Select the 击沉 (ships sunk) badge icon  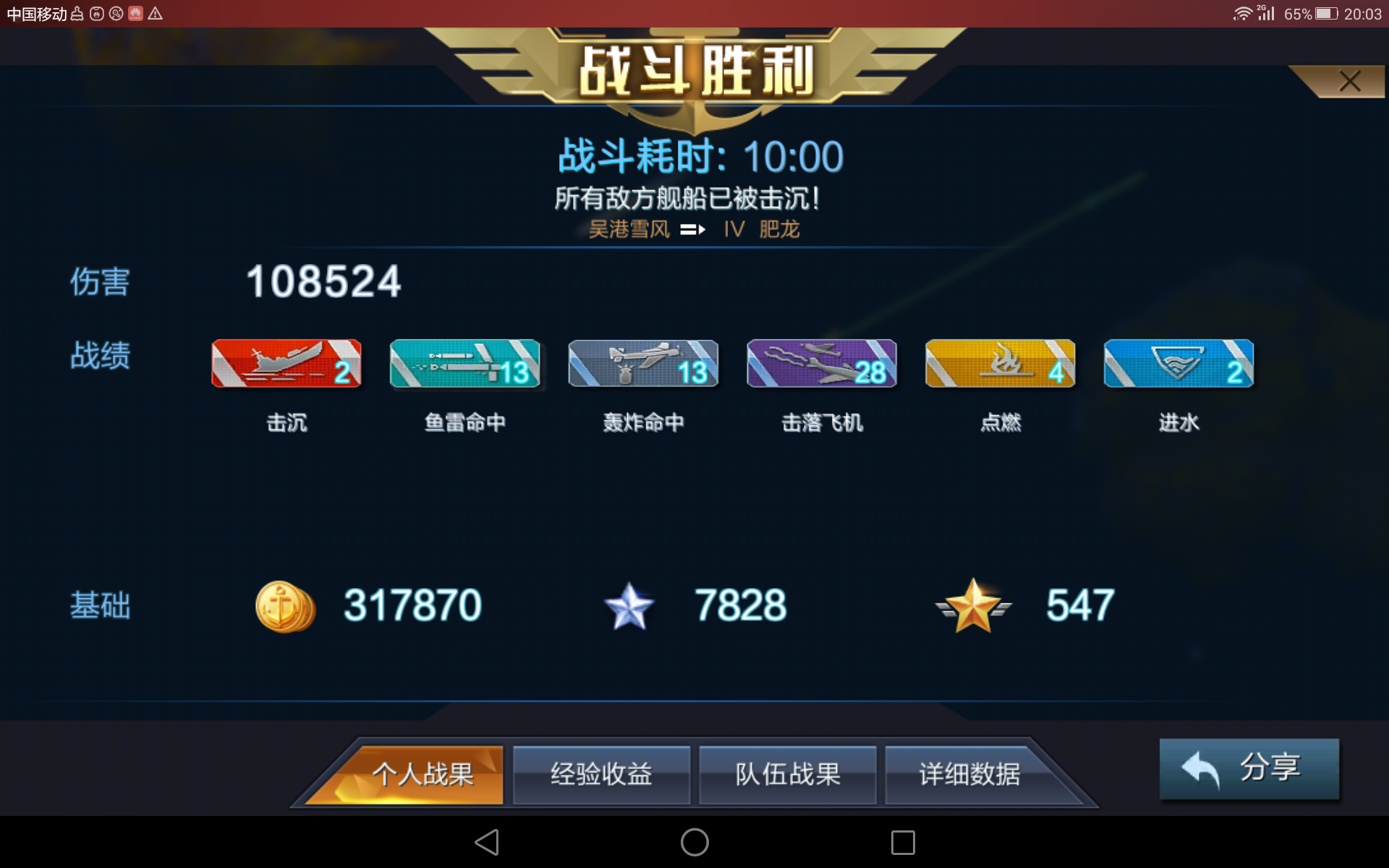[286, 364]
